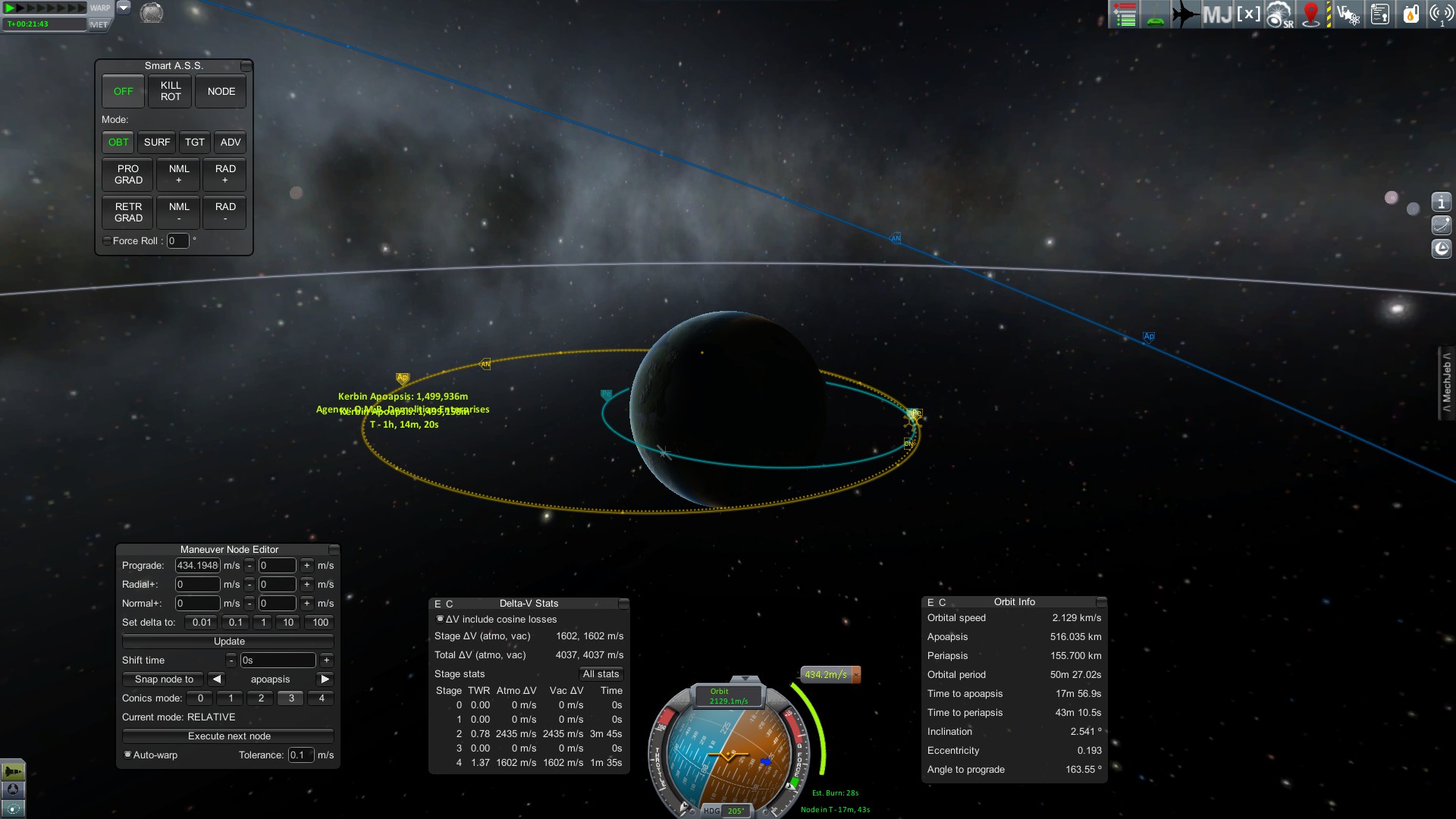Toggle ΔV include cosine losses
Image resolution: width=1456 pixels, height=819 pixels.
click(x=440, y=620)
